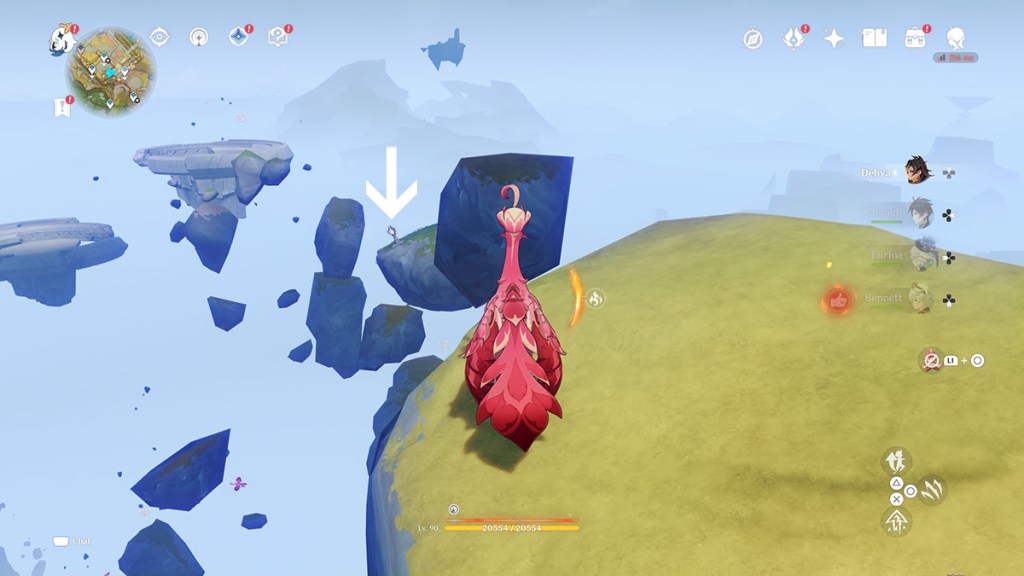Open the Paimon menu
The image size is (1024, 576).
point(62,40)
